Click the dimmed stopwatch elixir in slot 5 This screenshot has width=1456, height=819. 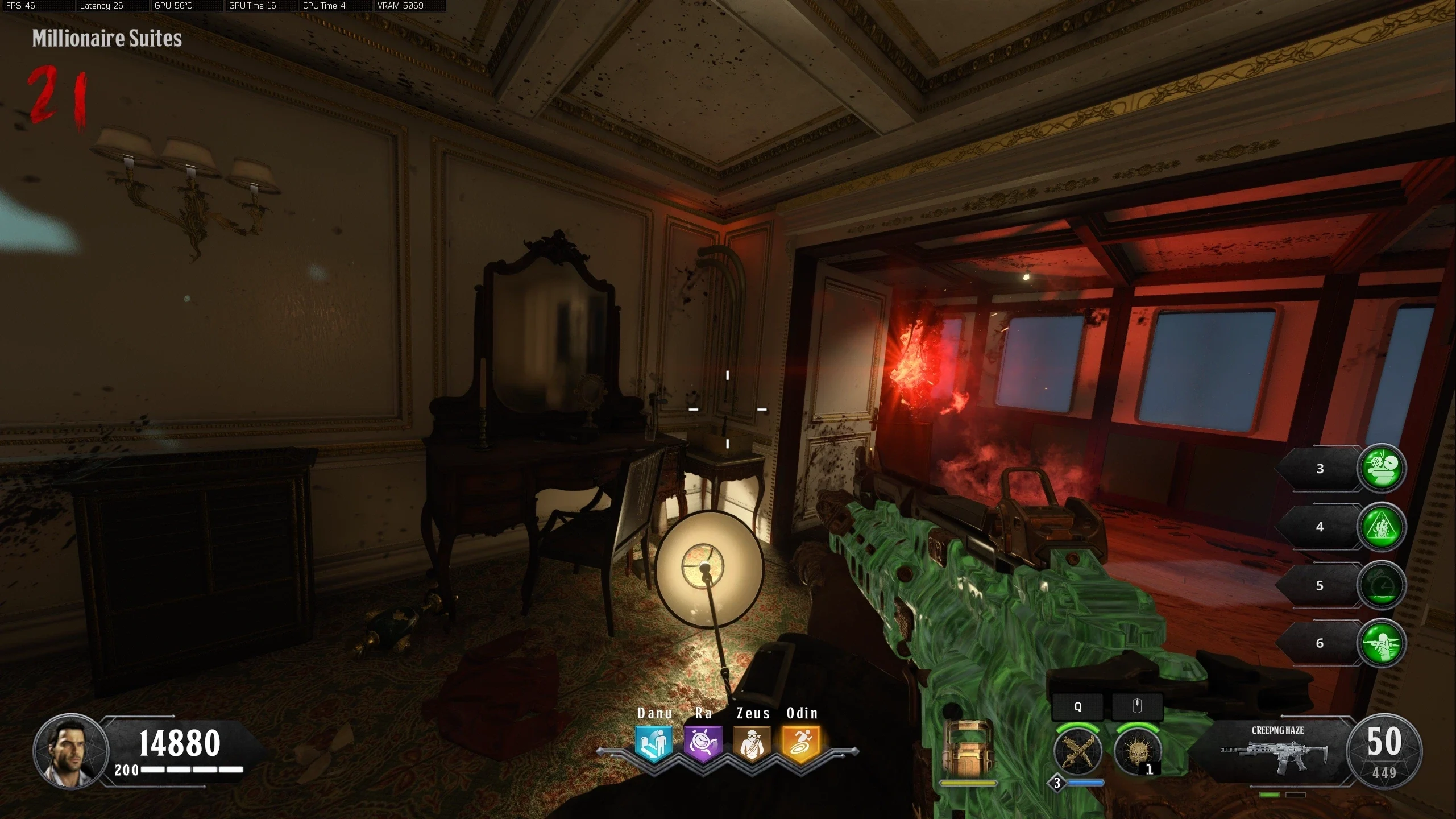pyautogui.click(x=1382, y=585)
